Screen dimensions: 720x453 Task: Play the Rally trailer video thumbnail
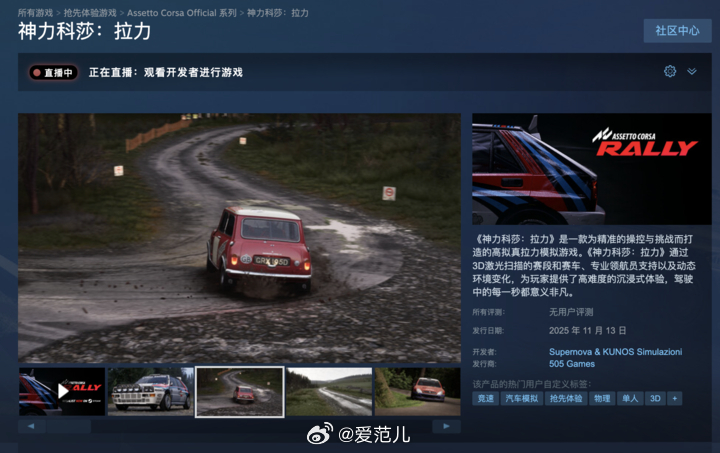[62, 391]
